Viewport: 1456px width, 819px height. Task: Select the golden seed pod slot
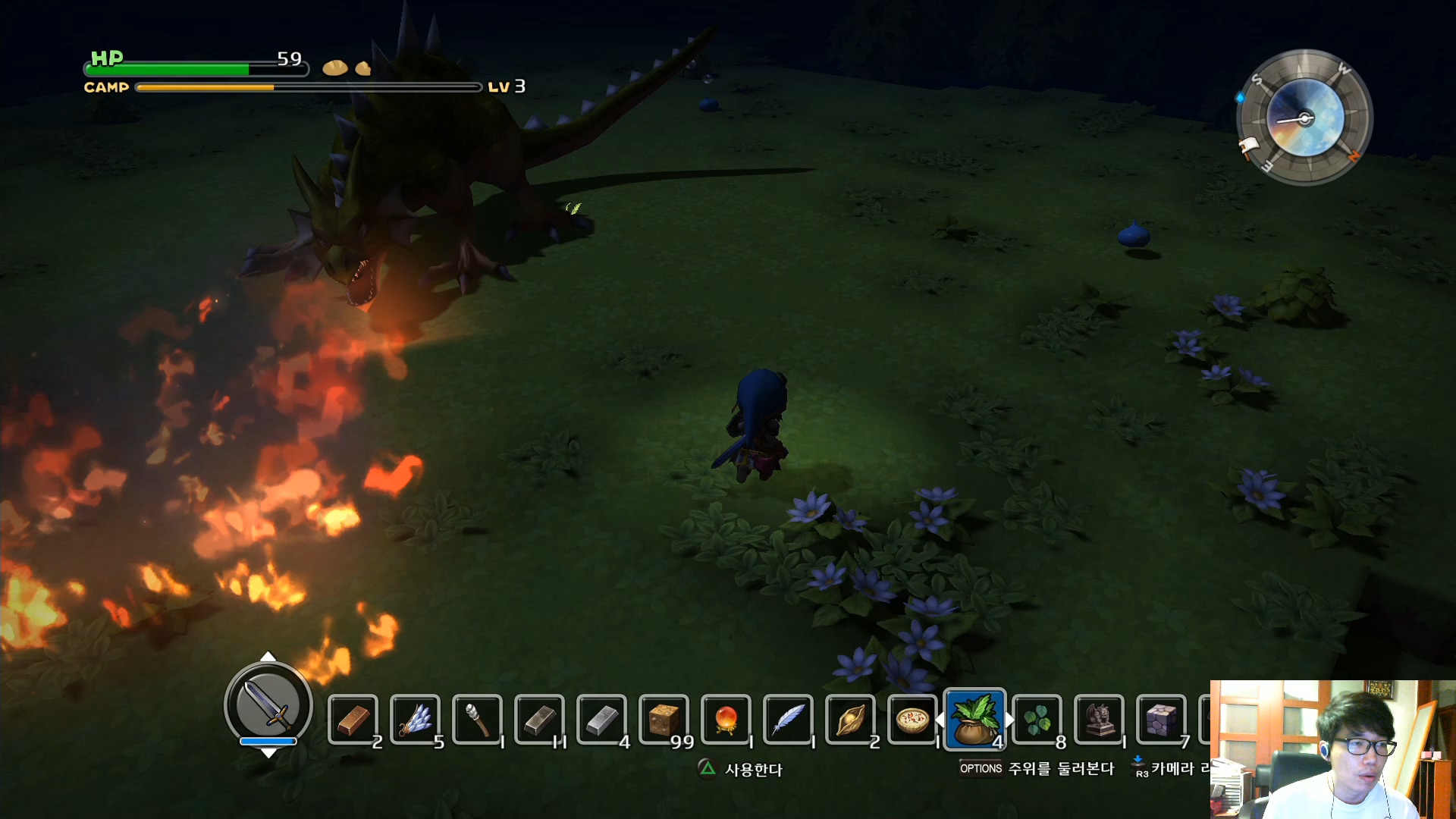(851, 719)
